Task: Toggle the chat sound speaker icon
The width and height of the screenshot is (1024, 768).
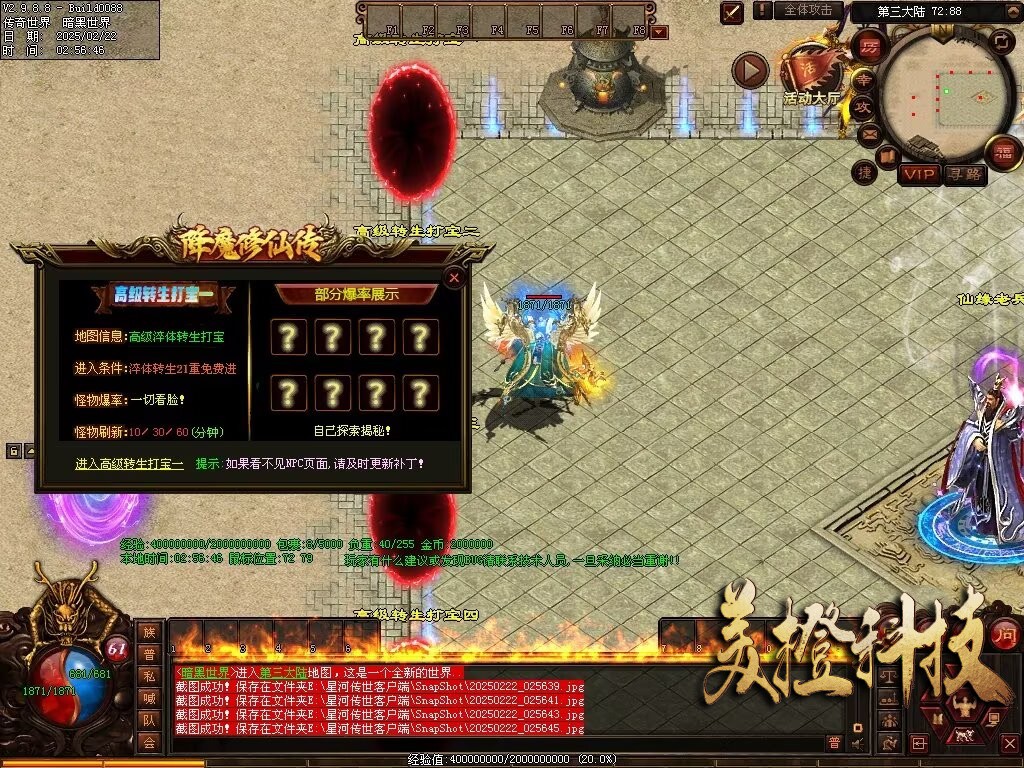Action: [x=857, y=742]
